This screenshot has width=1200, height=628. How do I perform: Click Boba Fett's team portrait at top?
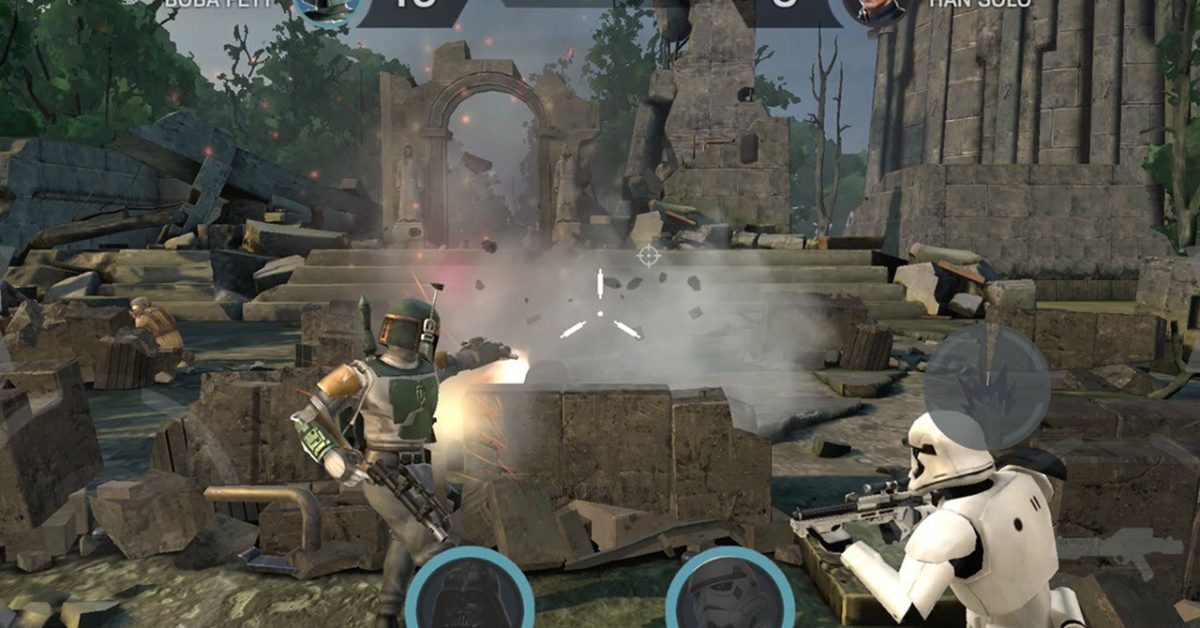click(x=330, y=8)
